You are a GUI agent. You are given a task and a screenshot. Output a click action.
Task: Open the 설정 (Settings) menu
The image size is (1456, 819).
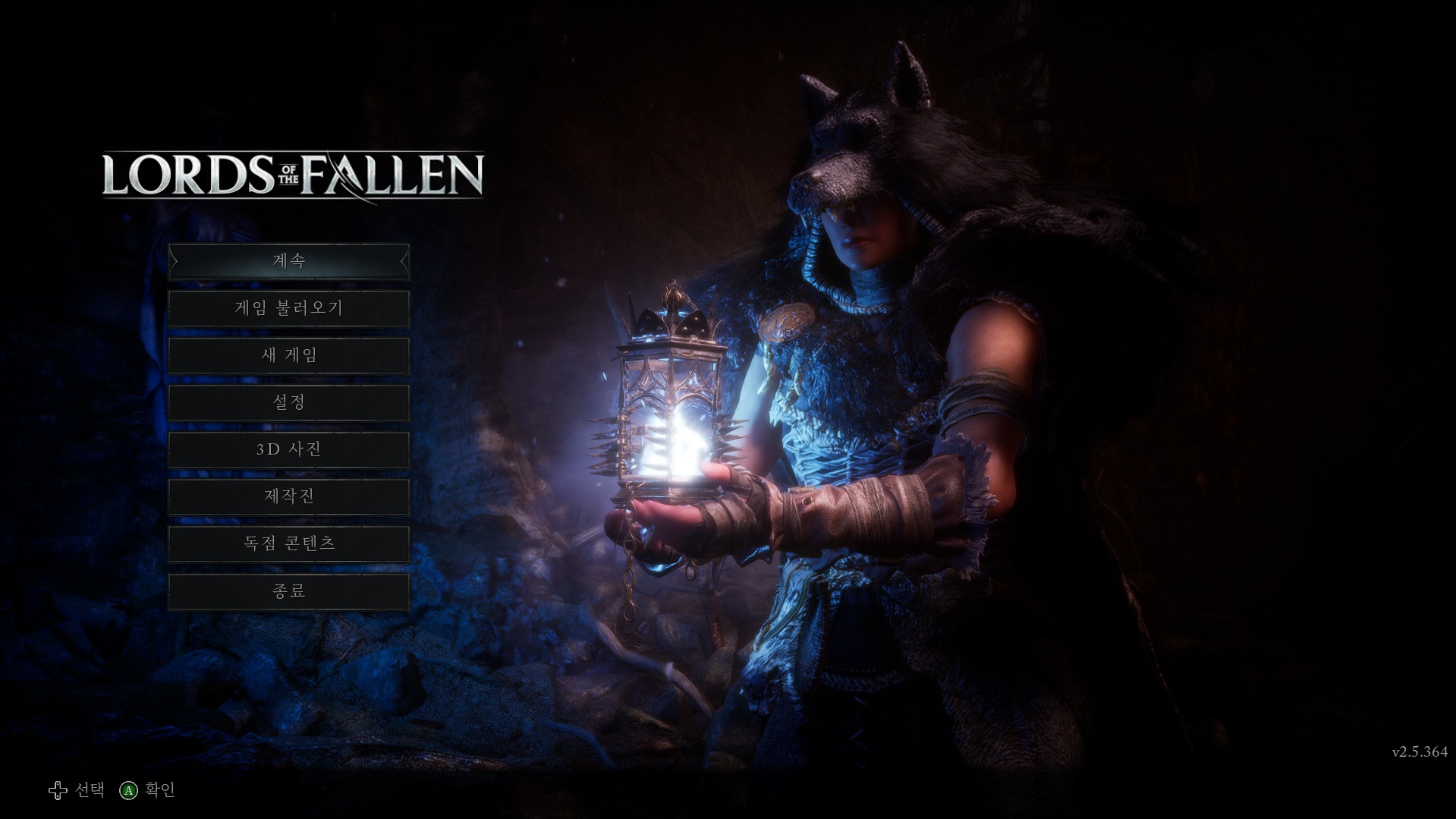point(288,403)
